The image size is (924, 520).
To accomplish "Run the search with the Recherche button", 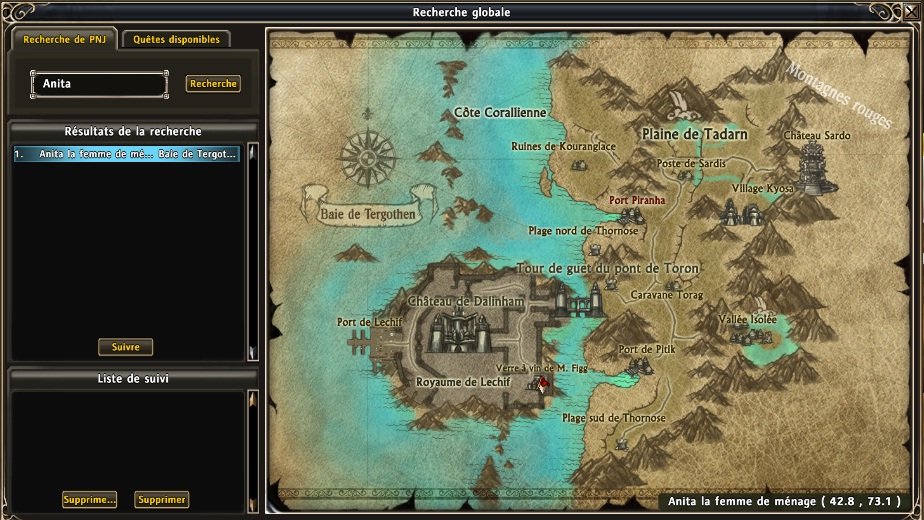I will click(x=213, y=84).
